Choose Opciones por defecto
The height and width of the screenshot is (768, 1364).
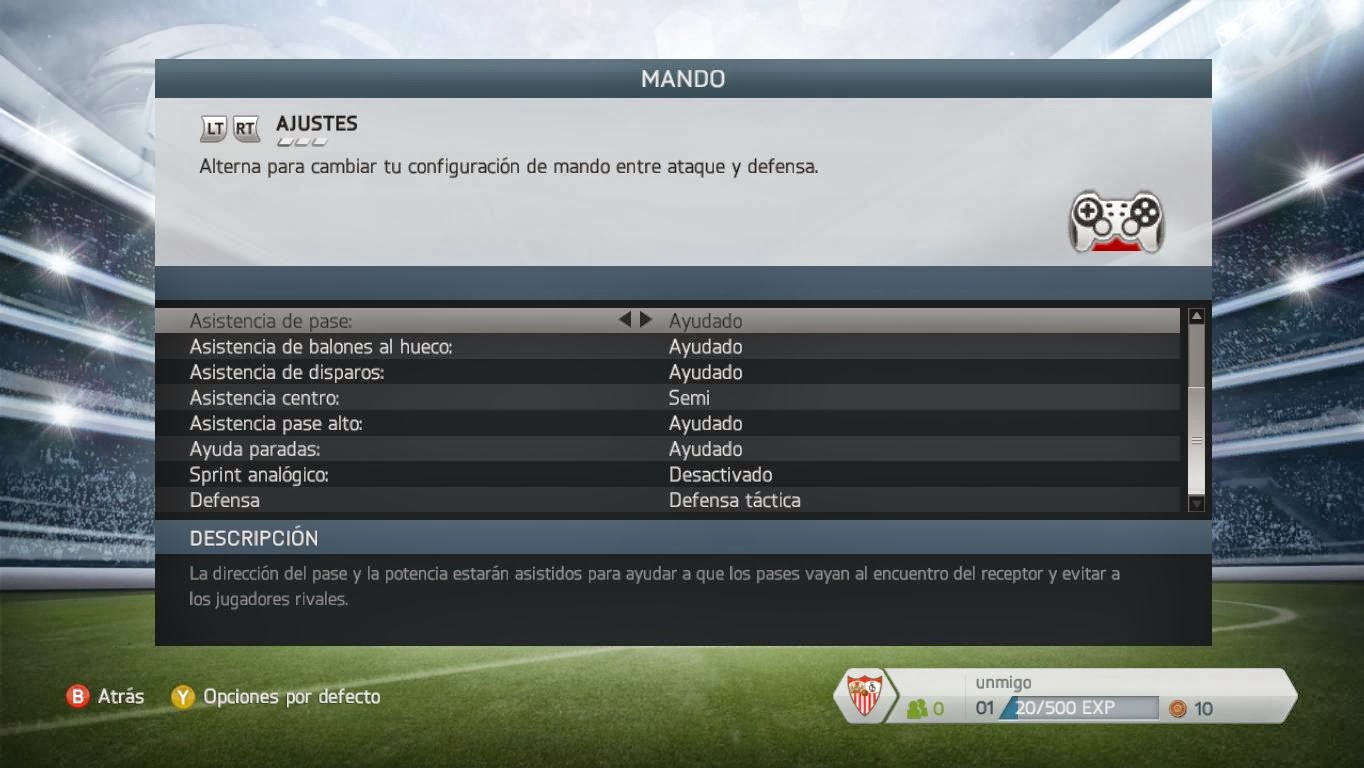point(288,697)
